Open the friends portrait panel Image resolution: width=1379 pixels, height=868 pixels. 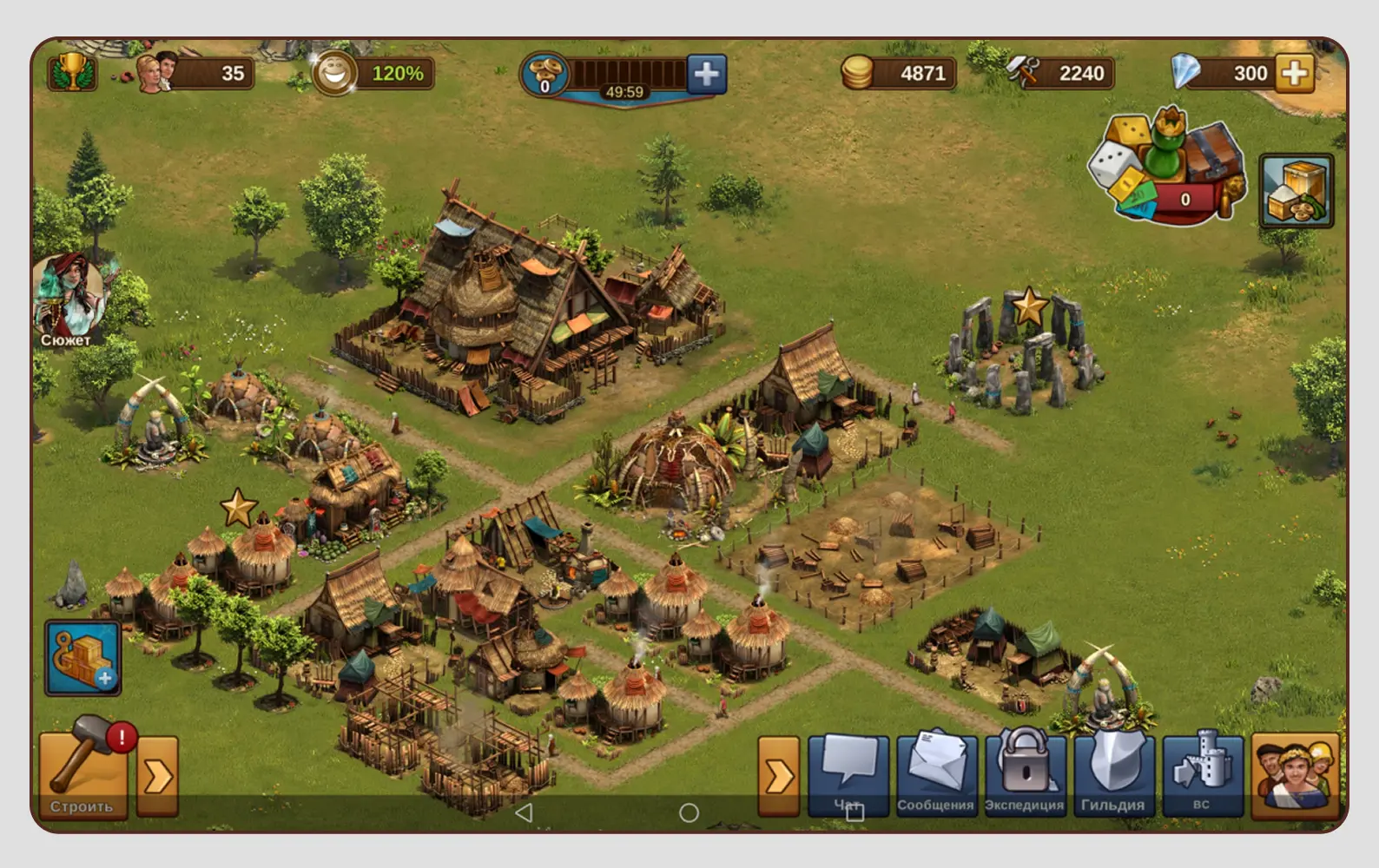click(x=1295, y=774)
